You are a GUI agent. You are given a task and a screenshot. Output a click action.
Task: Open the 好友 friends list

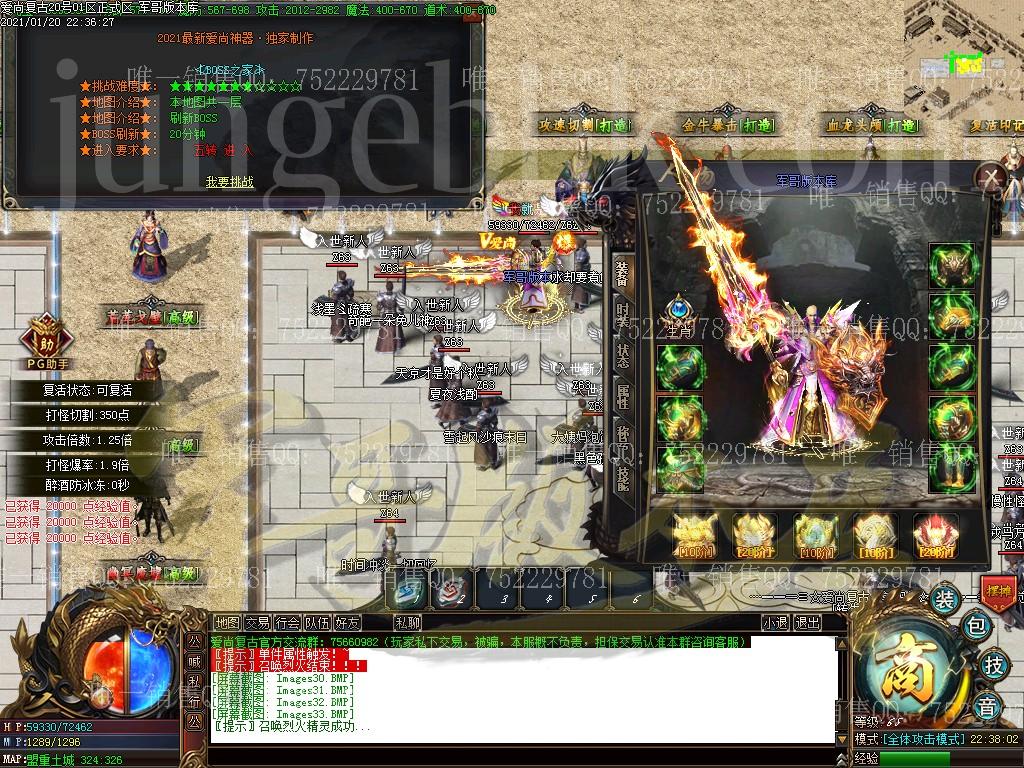click(x=347, y=623)
